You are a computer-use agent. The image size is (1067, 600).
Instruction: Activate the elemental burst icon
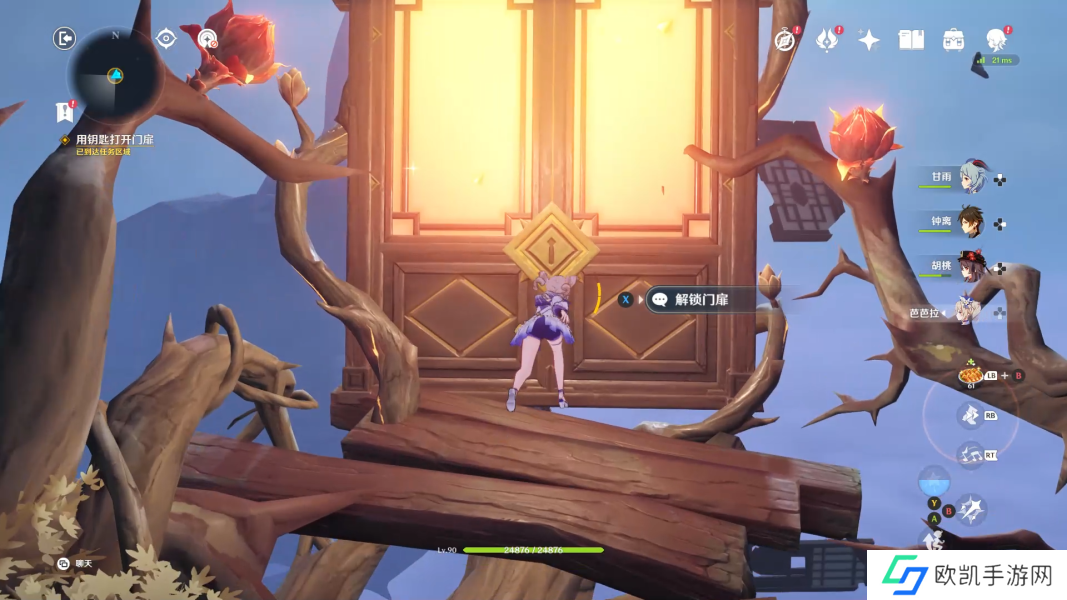pos(968,455)
